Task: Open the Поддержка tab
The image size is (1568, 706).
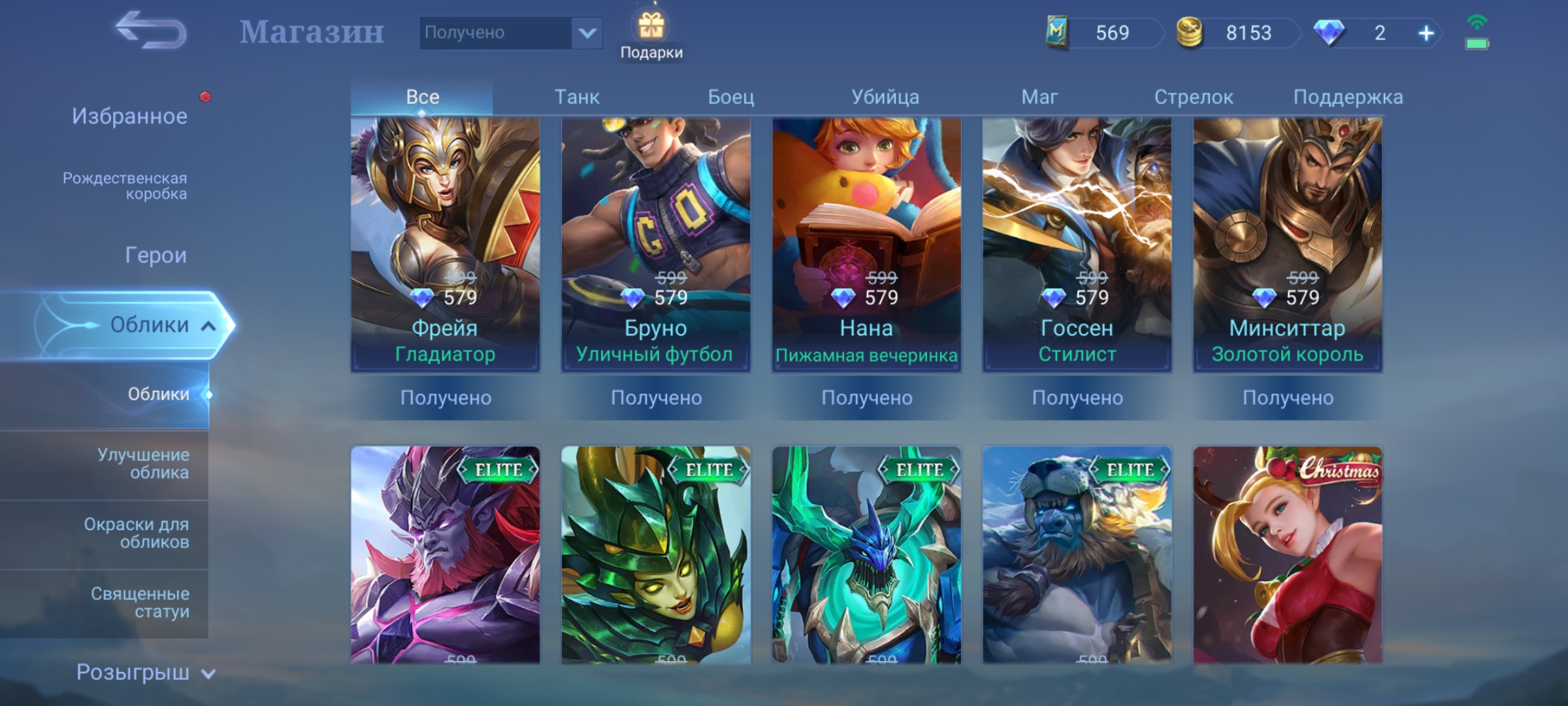Action: (x=1347, y=97)
